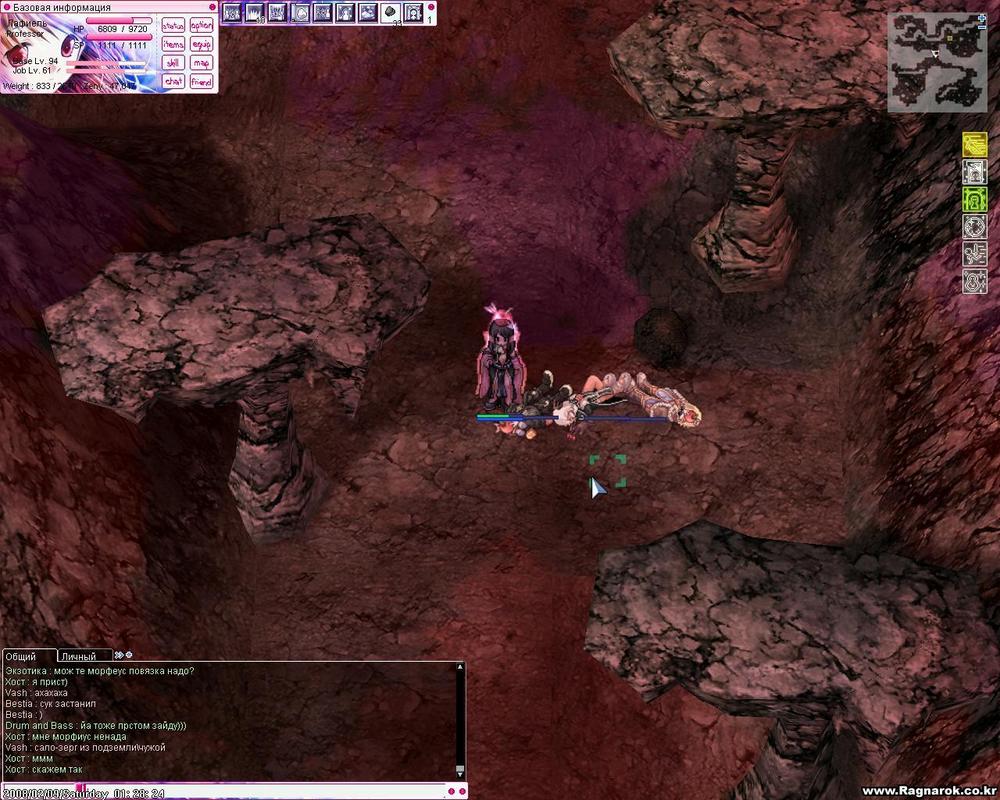Image resolution: width=1000 pixels, height=800 pixels.
Task: Open the status window
Action: tap(173, 26)
